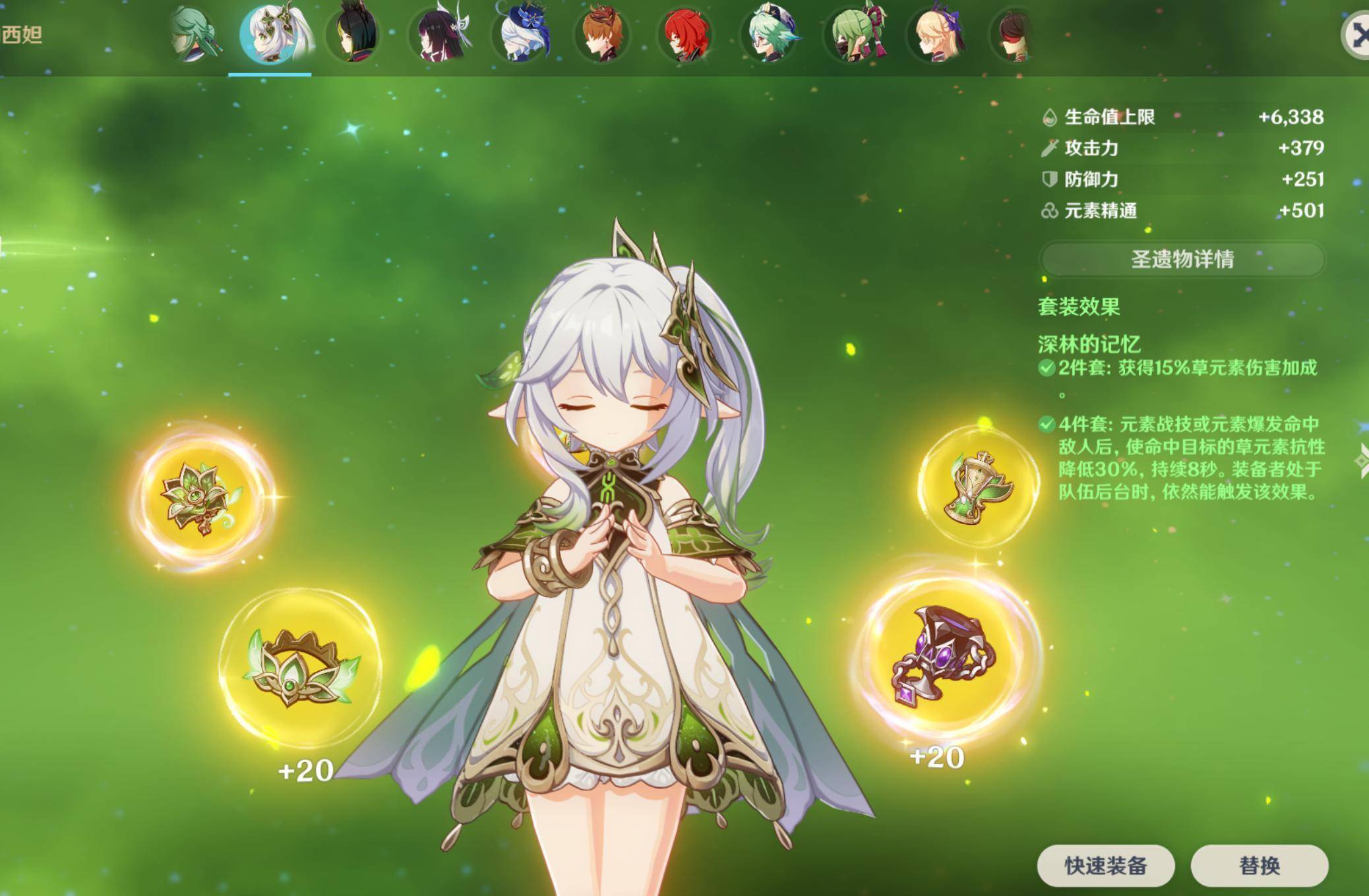Click the 快速装备 quick equip button
Image resolution: width=1369 pixels, height=896 pixels.
coord(1105,866)
